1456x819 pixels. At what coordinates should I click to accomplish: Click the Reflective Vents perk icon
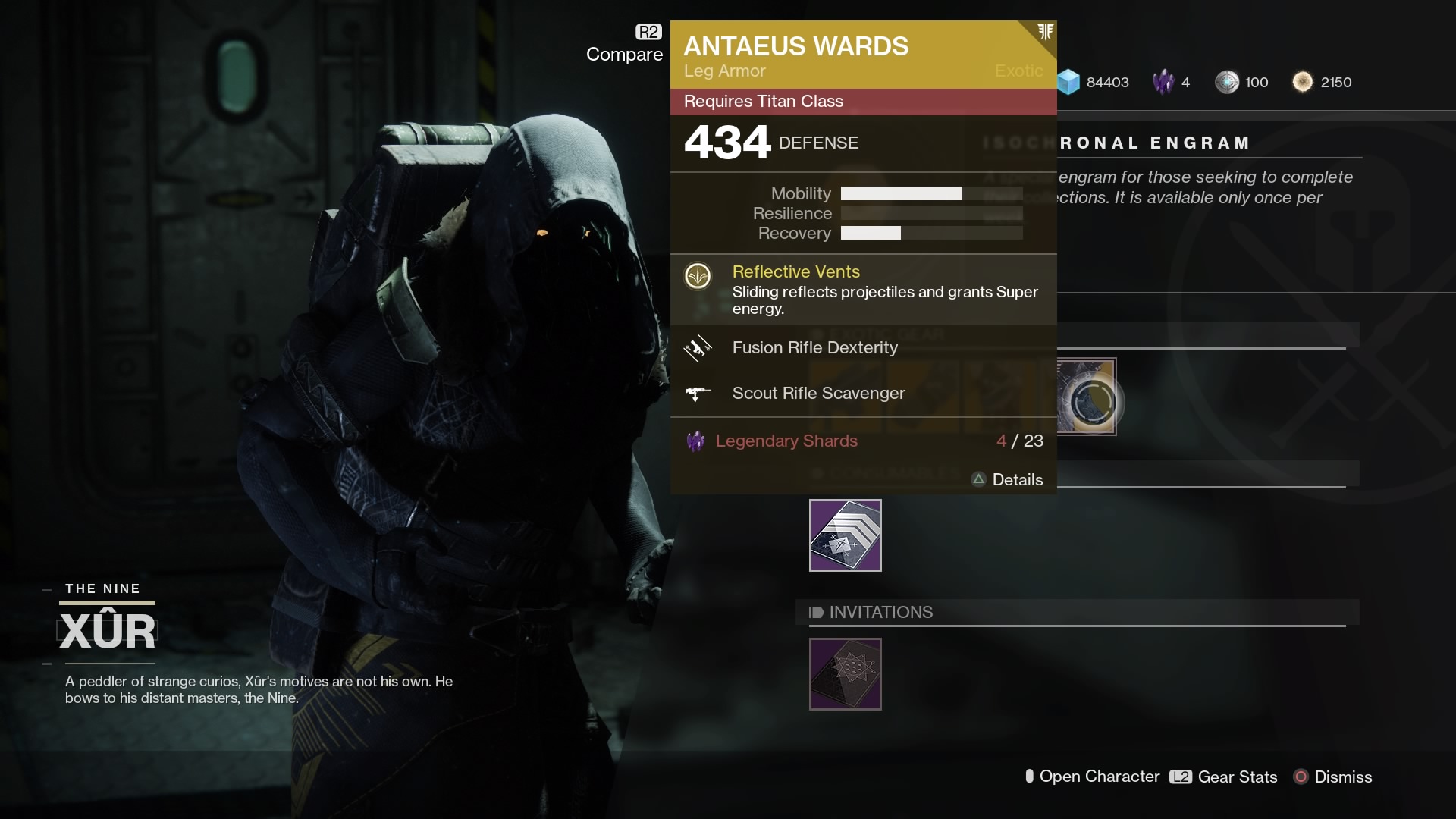(x=698, y=276)
